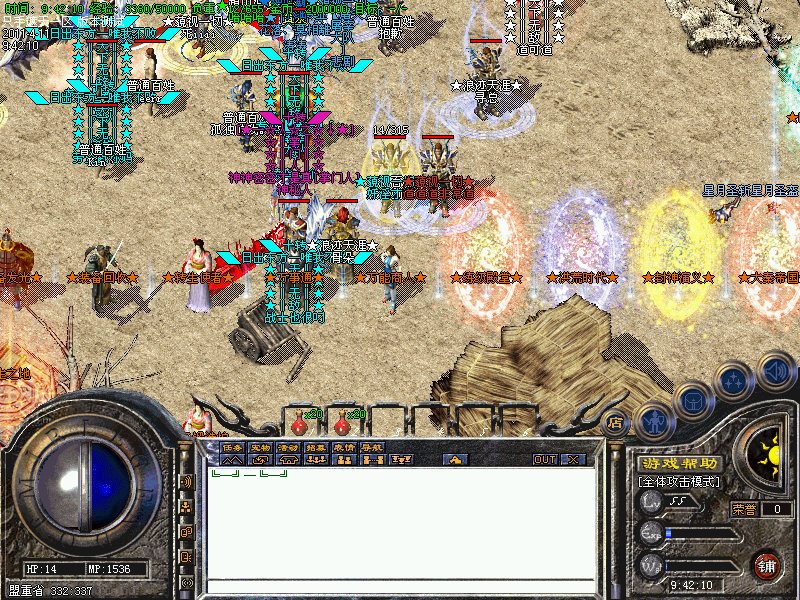Open the 表情 emote tab
This screenshot has width=800, height=600.
[x=344, y=448]
